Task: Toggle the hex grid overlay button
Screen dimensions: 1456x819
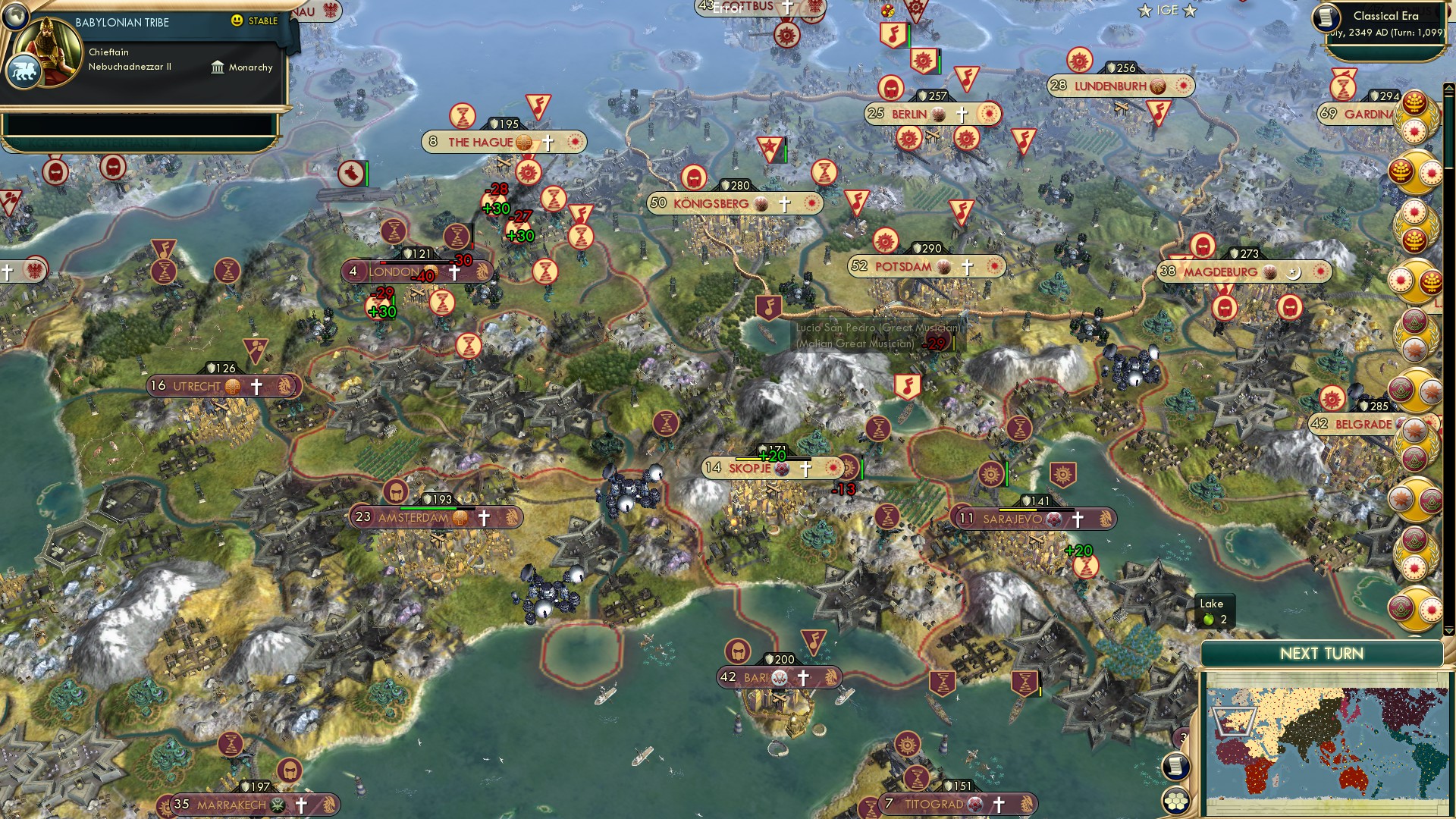Action: pos(1175,802)
